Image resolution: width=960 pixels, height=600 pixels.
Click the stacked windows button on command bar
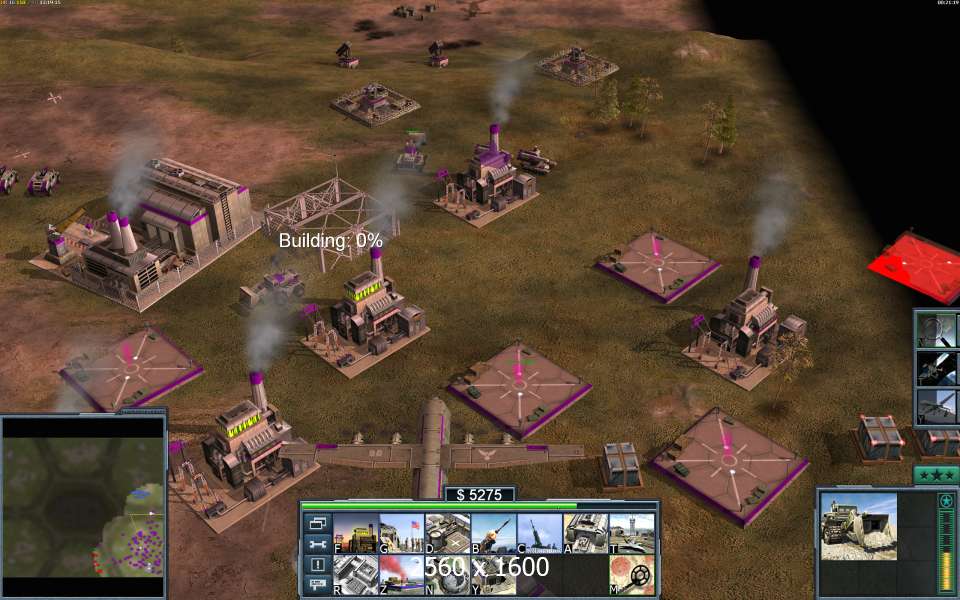point(317,523)
